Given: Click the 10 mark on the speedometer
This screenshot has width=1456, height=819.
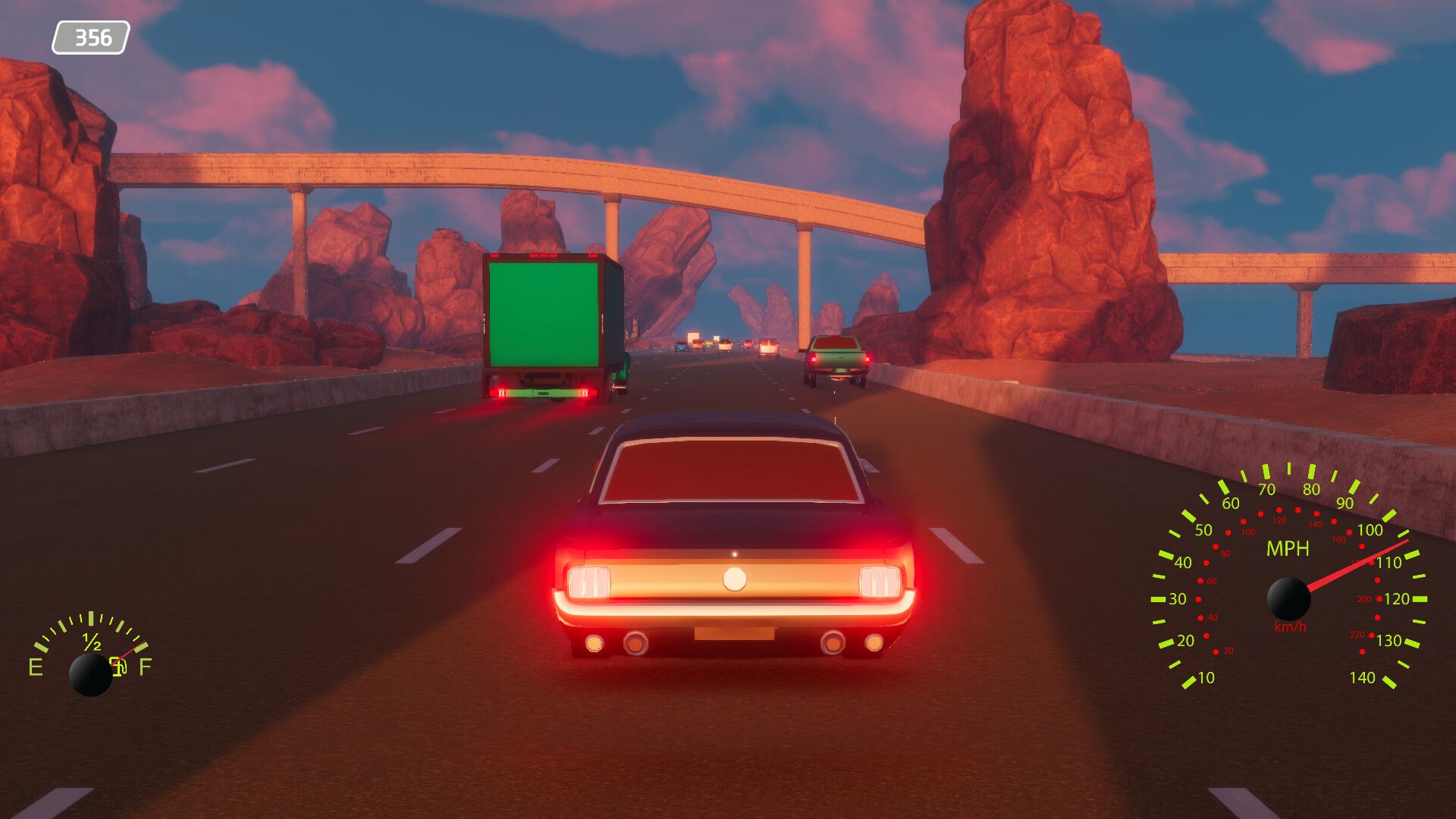Looking at the screenshot, I should pos(1206,678).
